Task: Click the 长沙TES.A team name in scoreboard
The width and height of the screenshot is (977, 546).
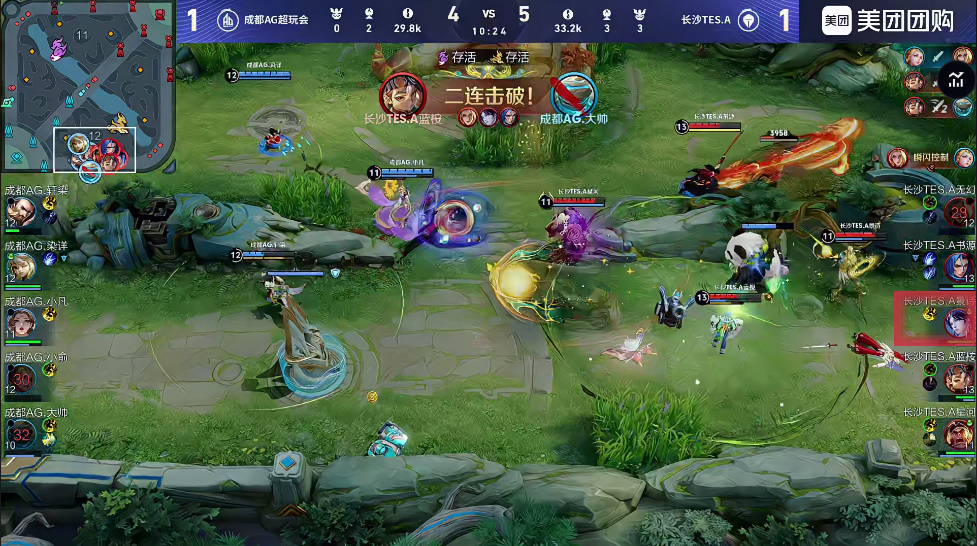Action: point(706,20)
